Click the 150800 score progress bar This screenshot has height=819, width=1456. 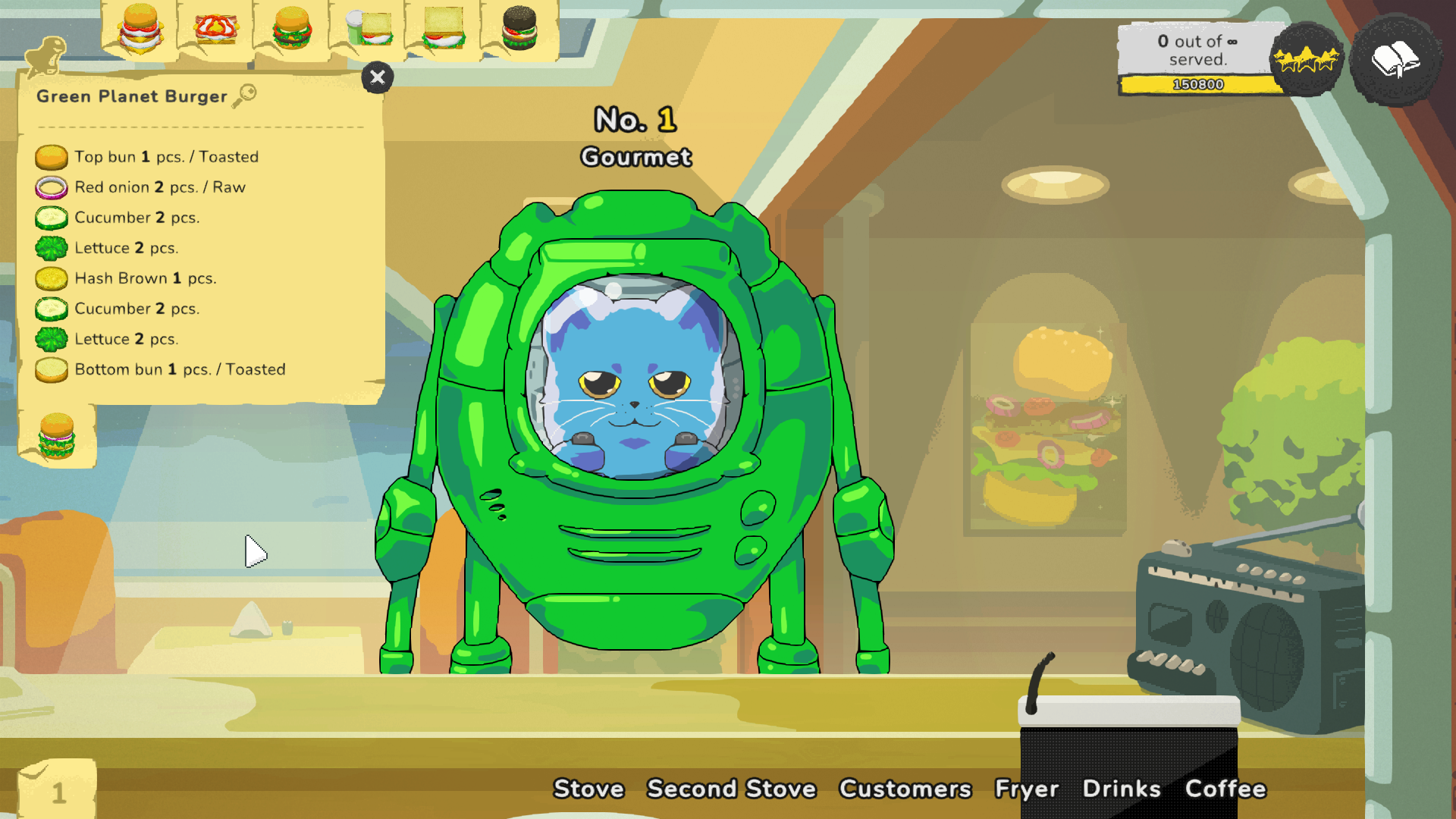tap(1198, 85)
